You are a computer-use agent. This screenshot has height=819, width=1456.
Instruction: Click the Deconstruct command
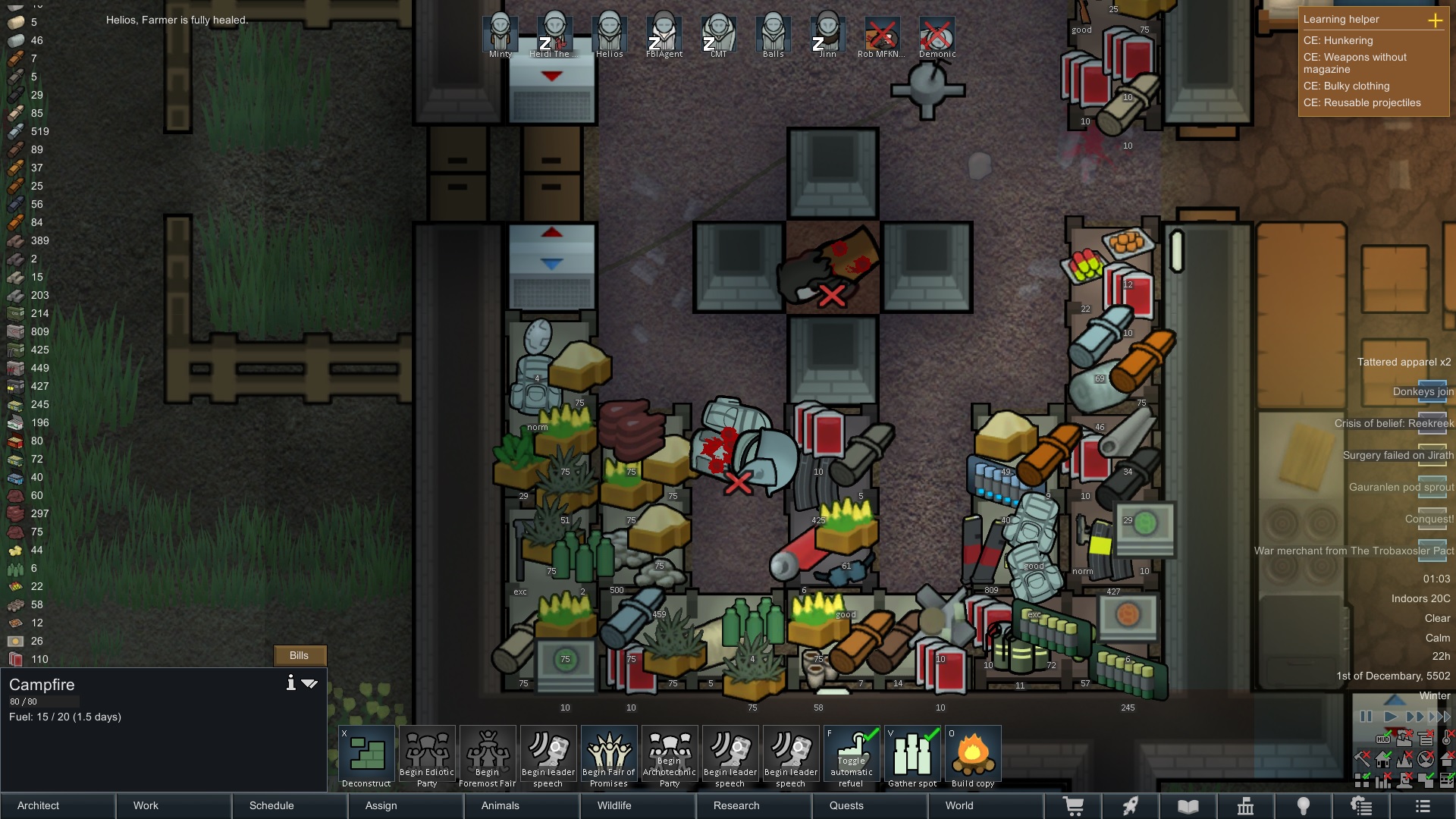click(x=367, y=757)
